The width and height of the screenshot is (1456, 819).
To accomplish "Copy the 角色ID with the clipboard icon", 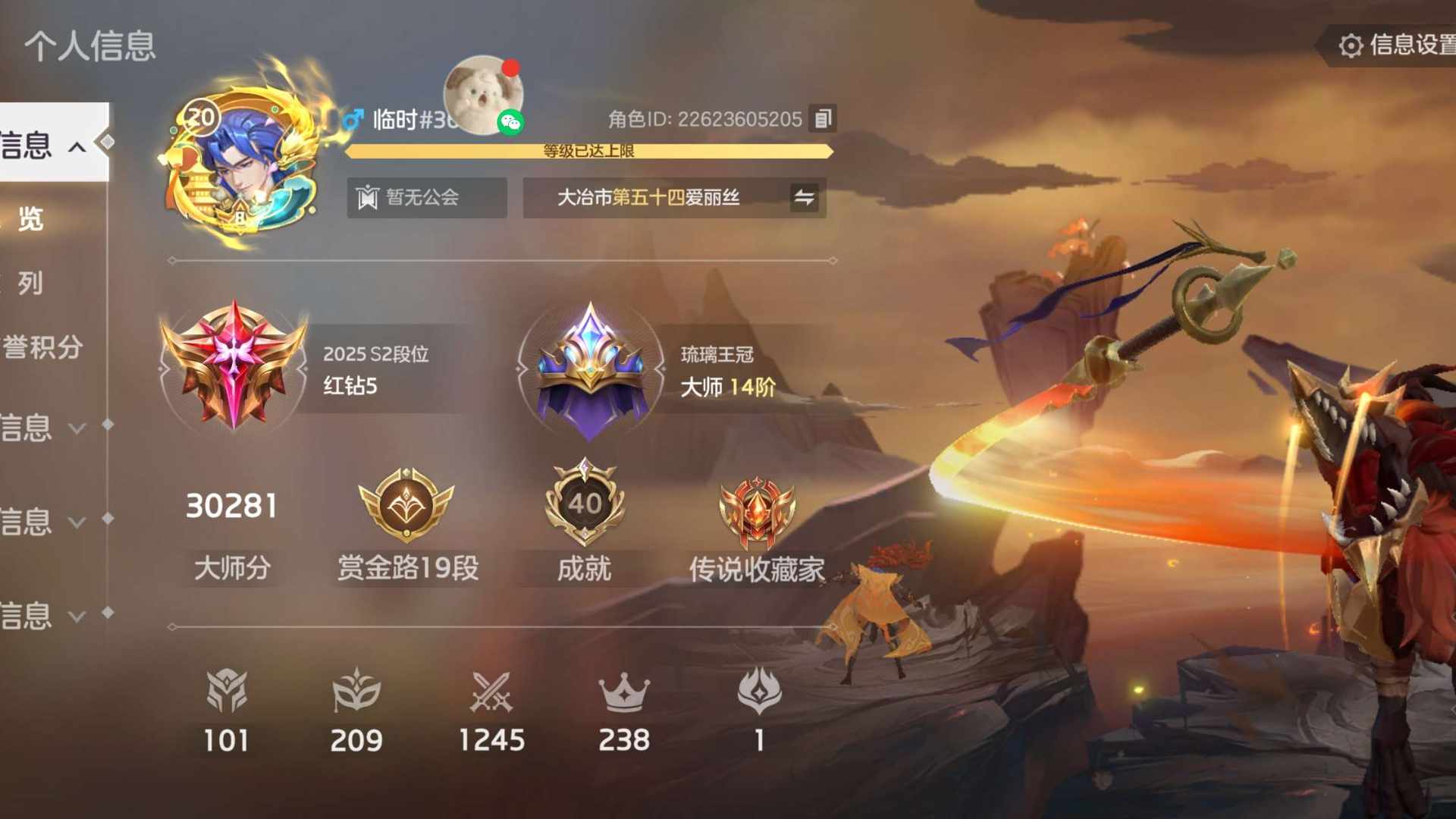I will (x=823, y=119).
